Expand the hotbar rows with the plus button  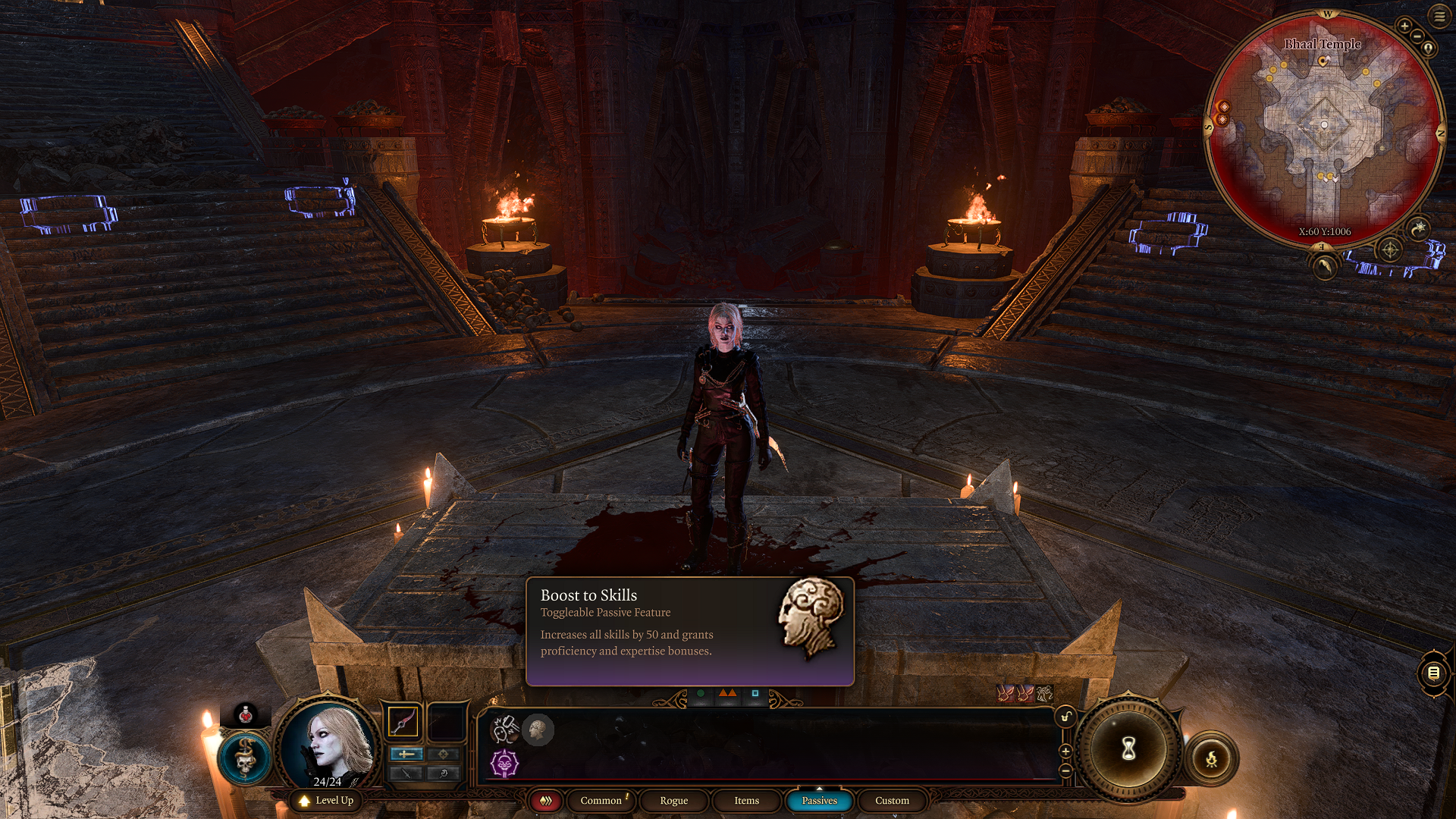coord(1065,751)
